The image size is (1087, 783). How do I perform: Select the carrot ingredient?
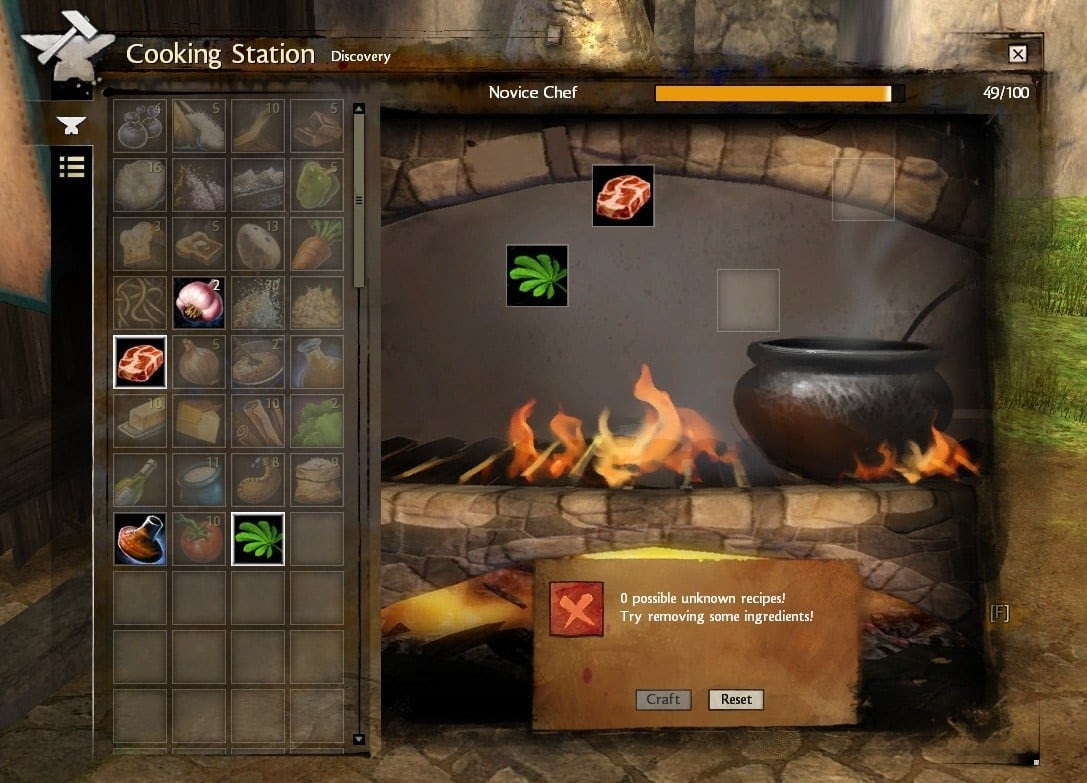pos(317,243)
